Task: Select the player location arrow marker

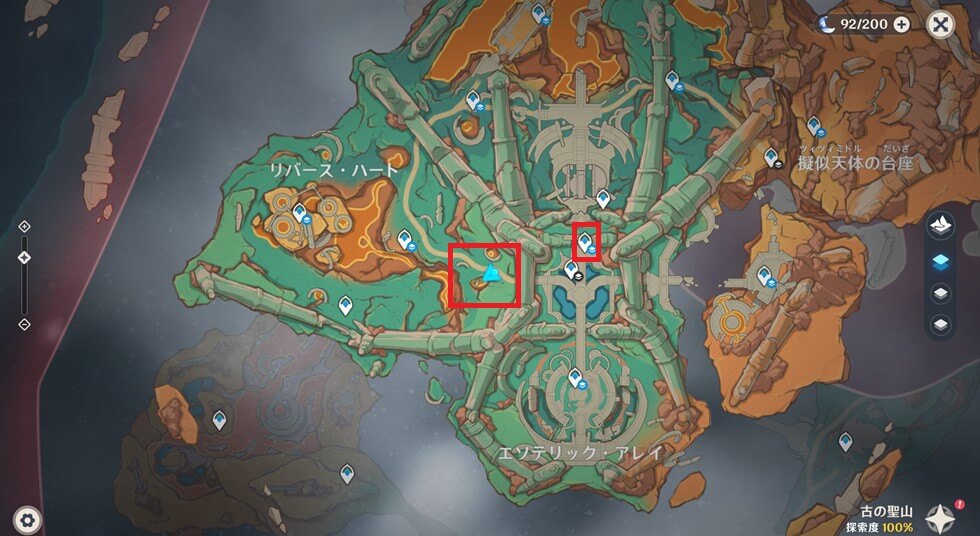Action: point(491,273)
